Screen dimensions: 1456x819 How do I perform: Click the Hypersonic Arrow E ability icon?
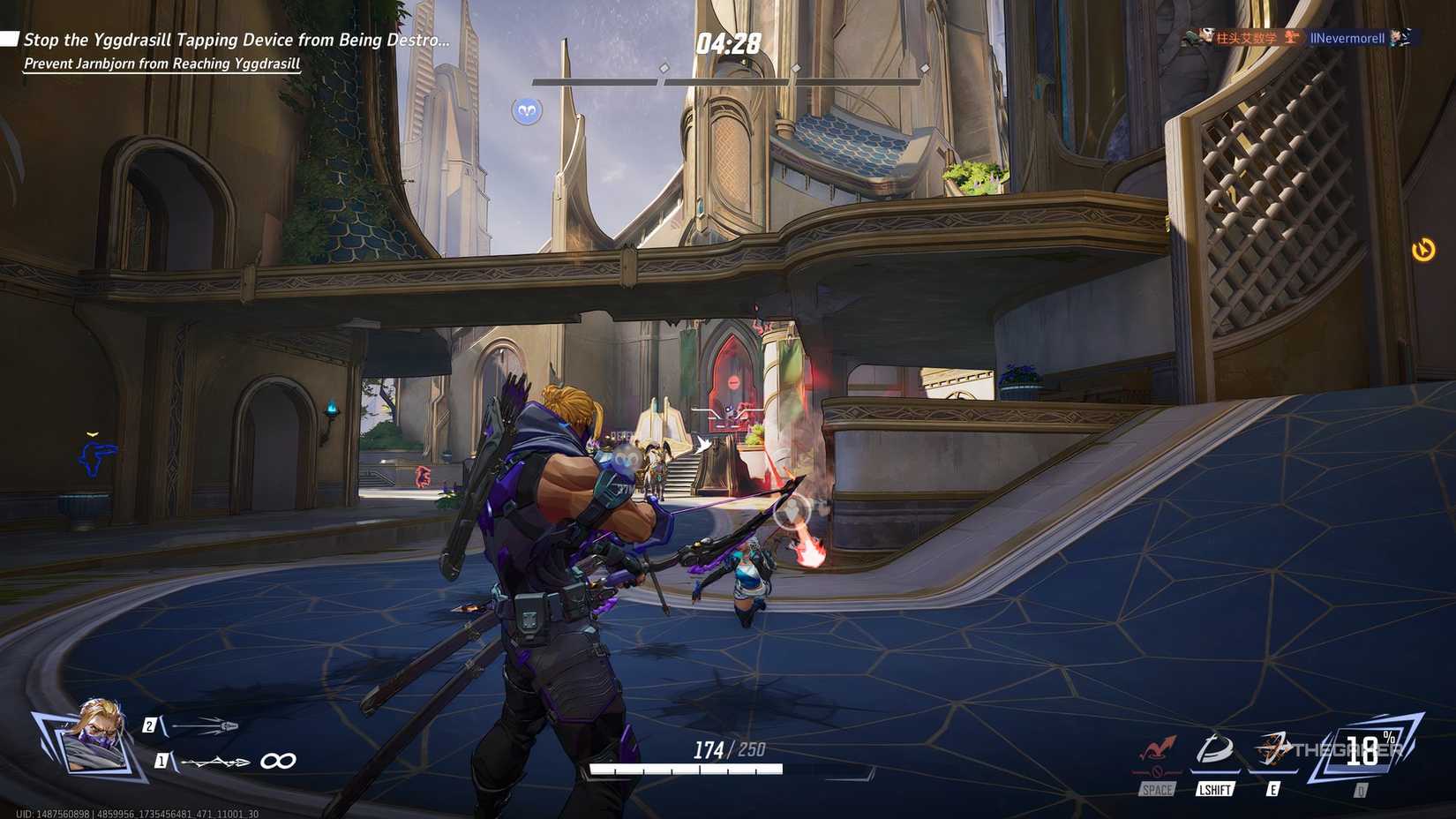1271,748
